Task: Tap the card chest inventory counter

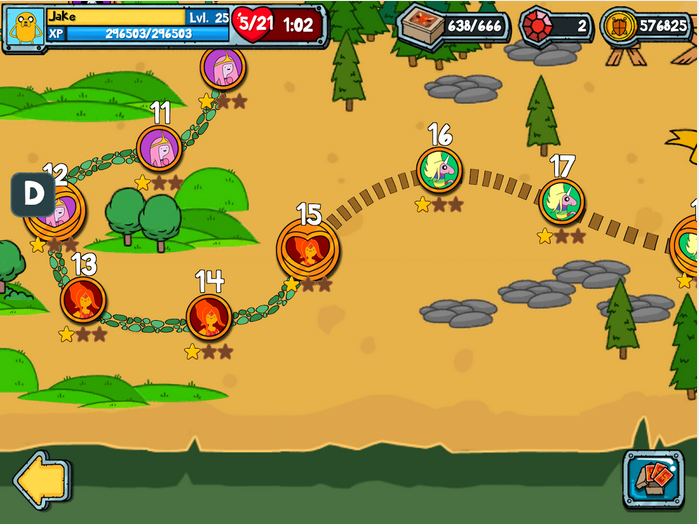Action: pyautogui.click(x=454, y=25)
